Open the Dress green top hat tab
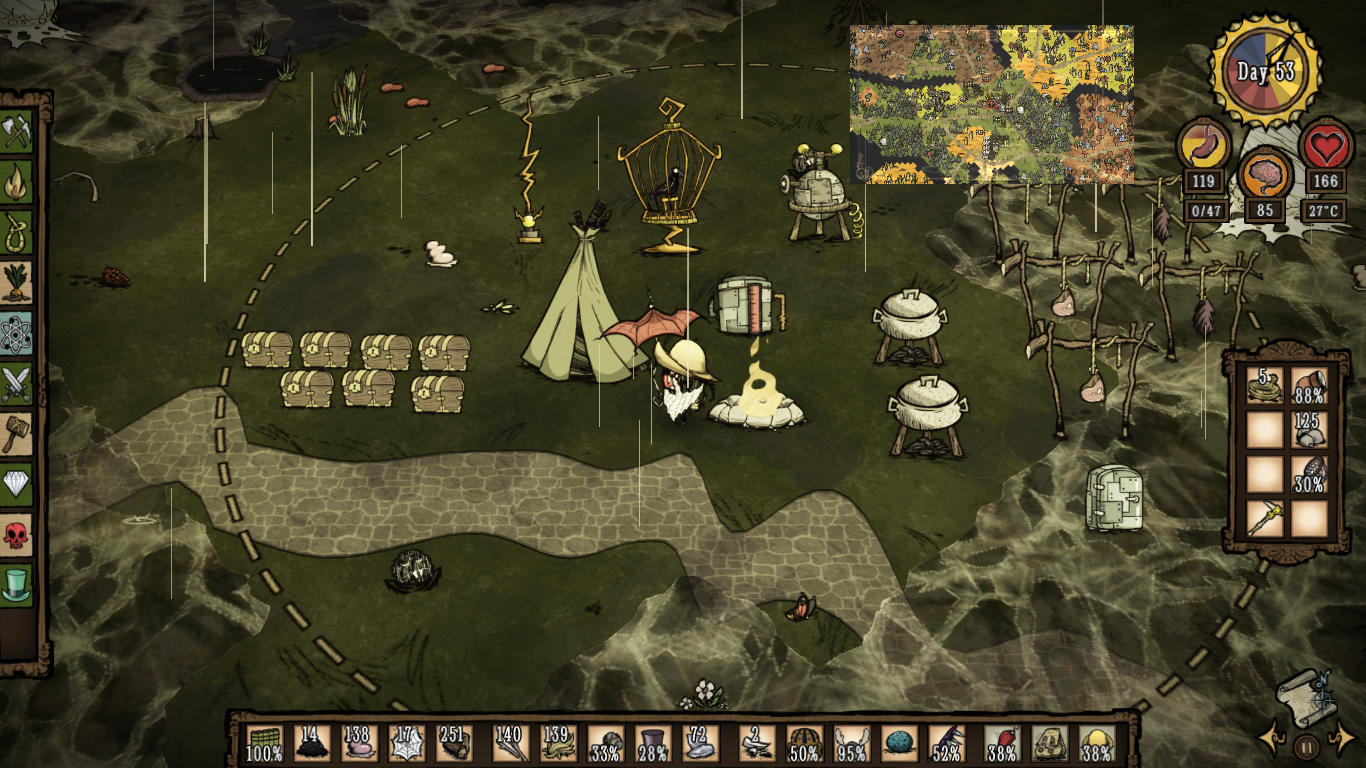 [x=17, y=584]
